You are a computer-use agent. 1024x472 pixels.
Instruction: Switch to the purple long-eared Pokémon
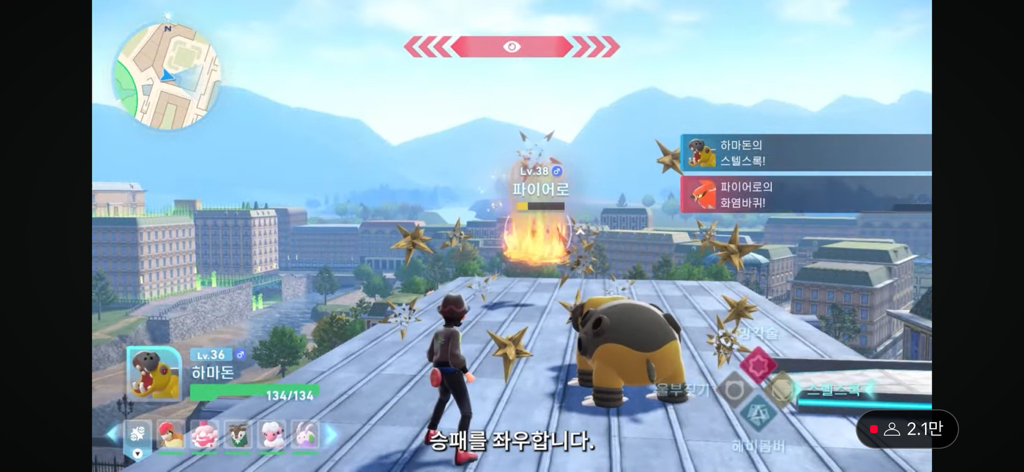tap(304, 434)
